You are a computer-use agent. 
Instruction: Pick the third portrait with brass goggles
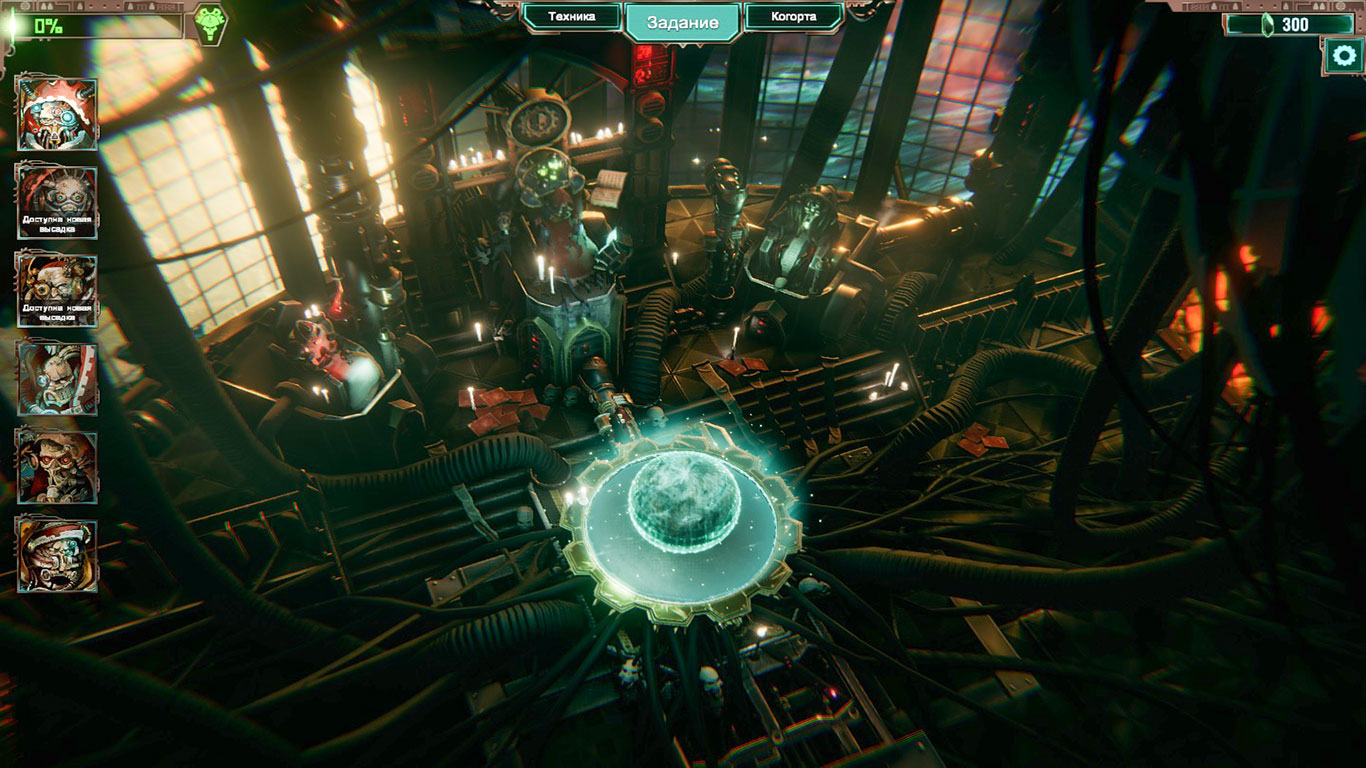pyautogui.click(x=57, y=290)
